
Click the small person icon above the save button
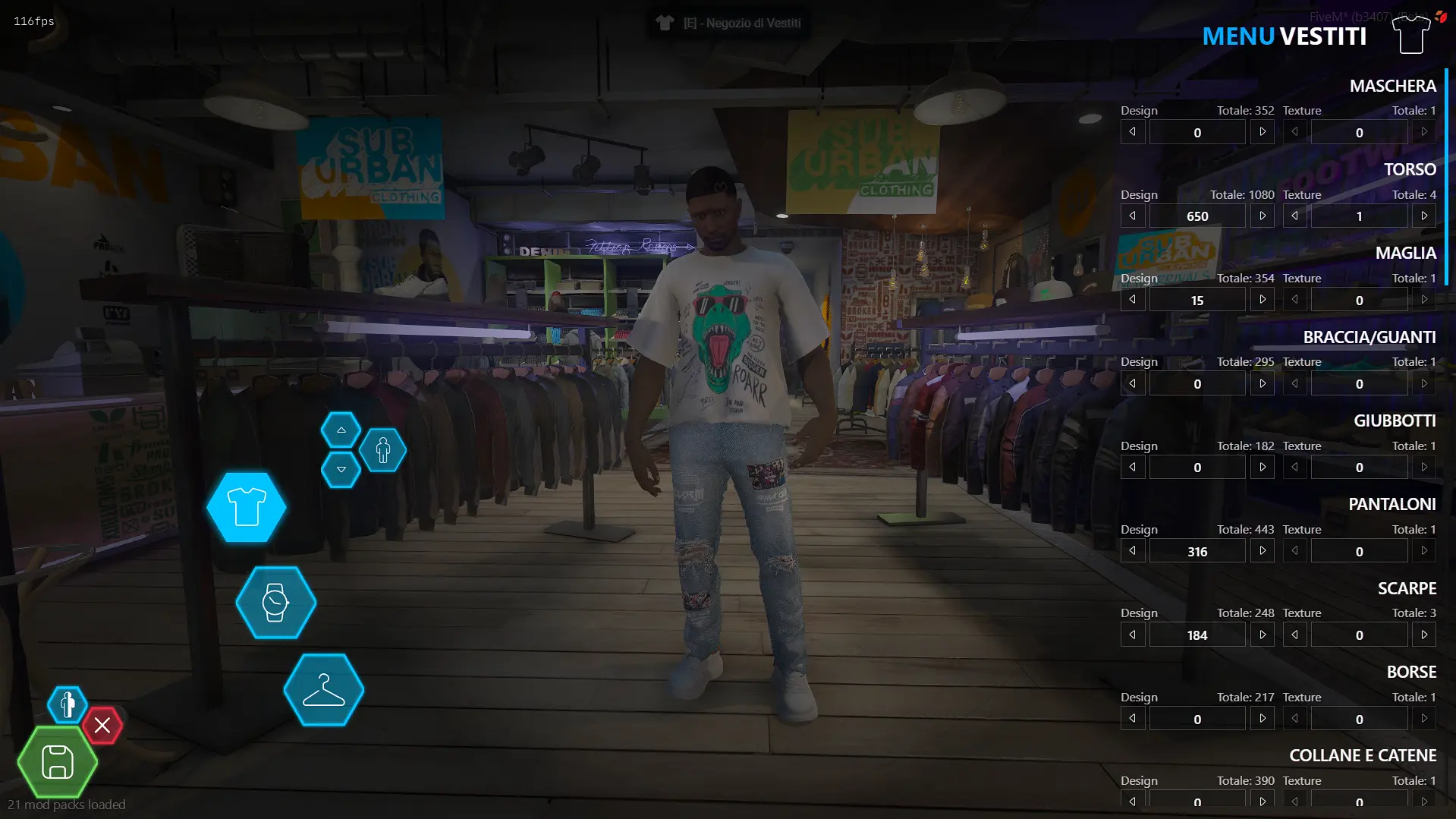click(66, 704)
